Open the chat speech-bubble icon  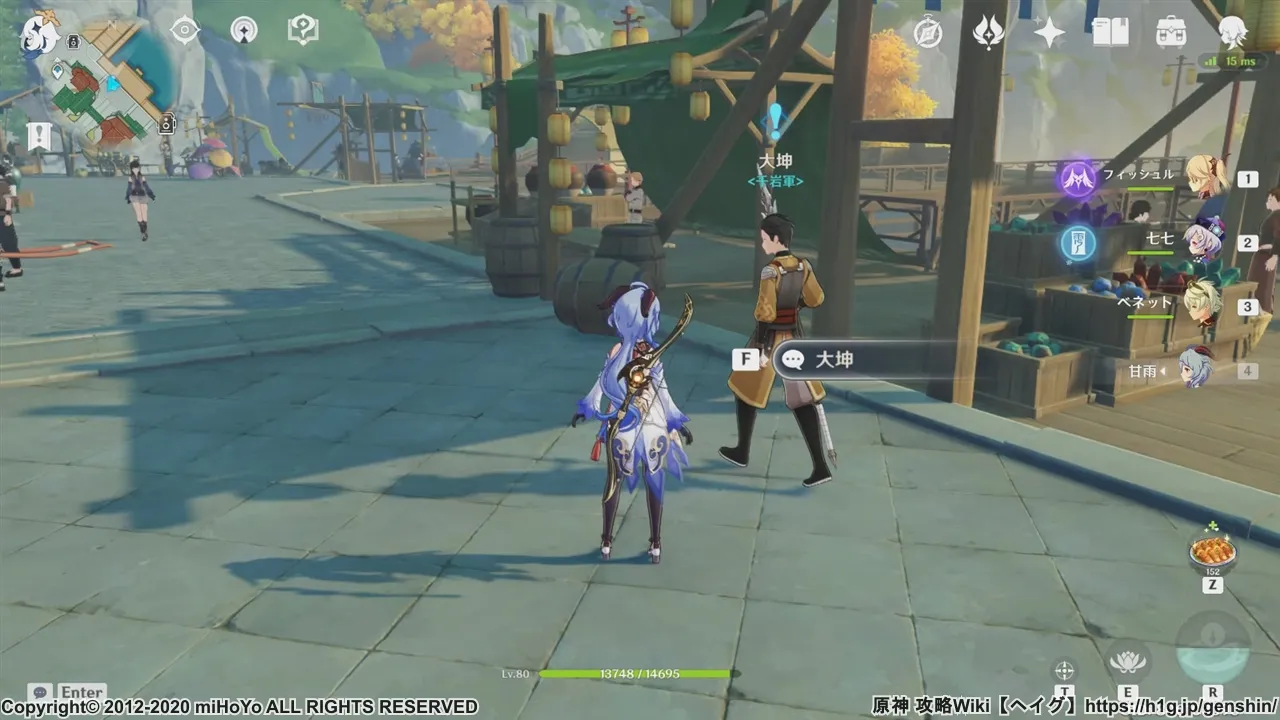pos(40,692)
